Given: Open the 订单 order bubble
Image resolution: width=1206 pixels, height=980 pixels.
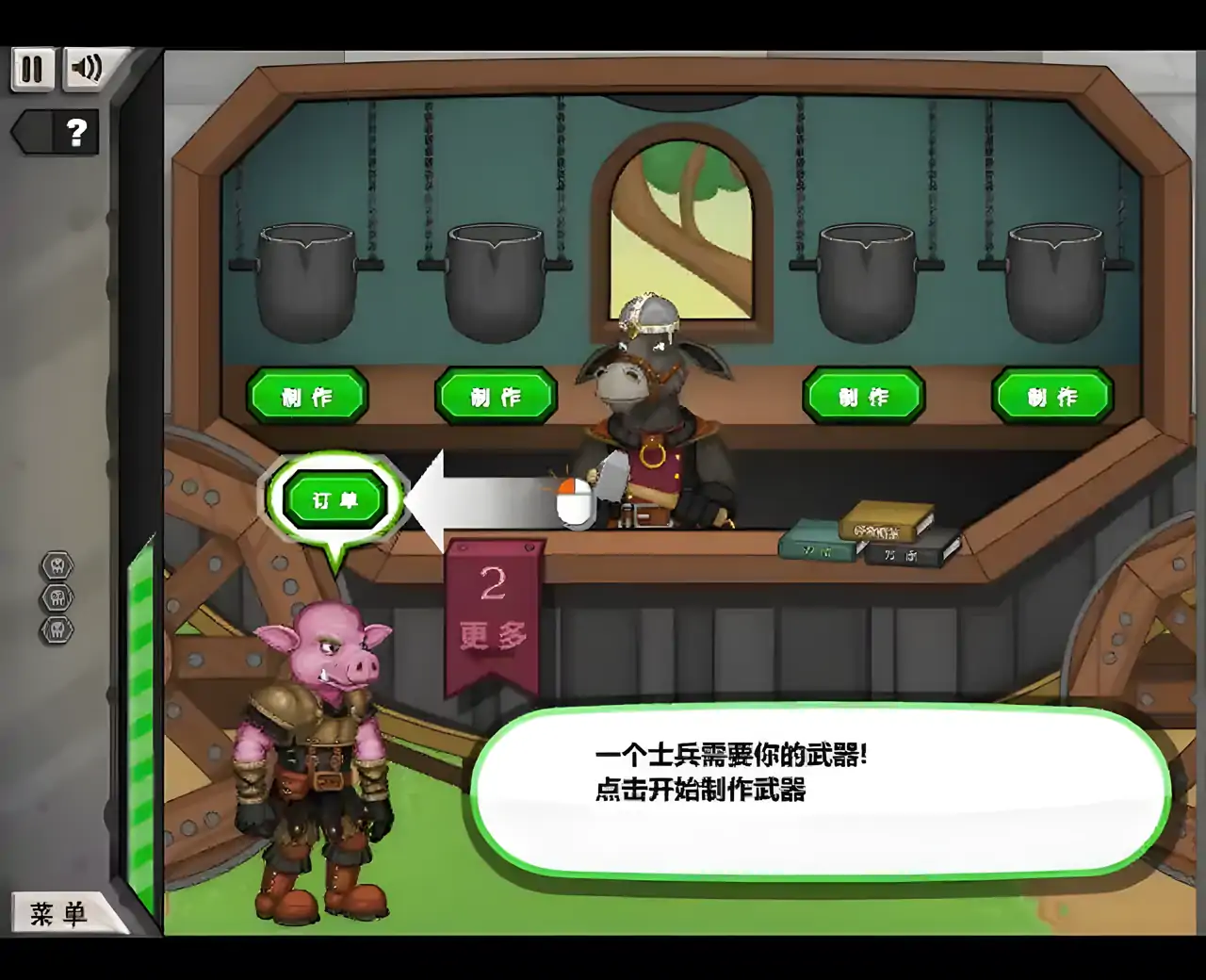Looking at the screenshot, I should coord(336,498).
